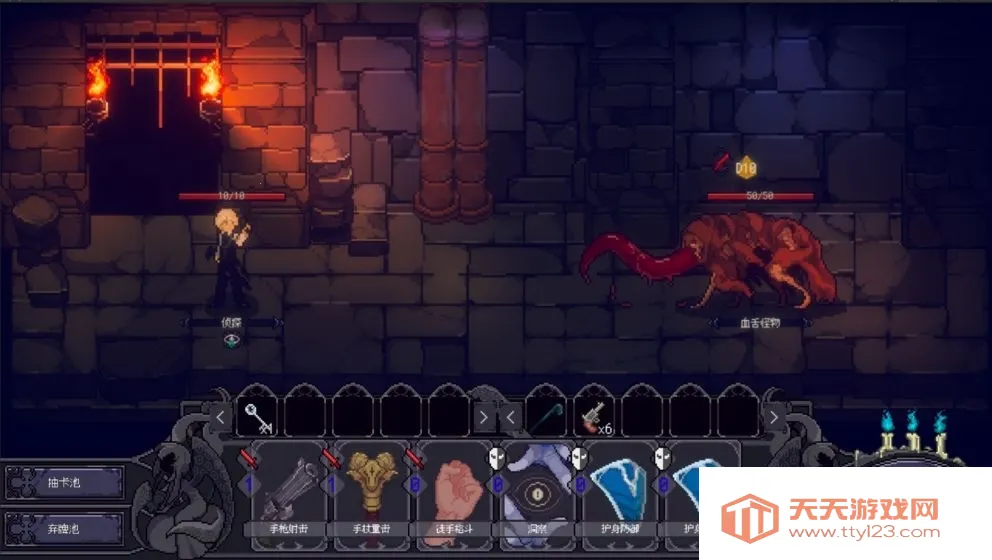The width and height of the screenshot is (992, 560).
Task: Page right in the weapon item bar
Action: (x=773, y=415)
